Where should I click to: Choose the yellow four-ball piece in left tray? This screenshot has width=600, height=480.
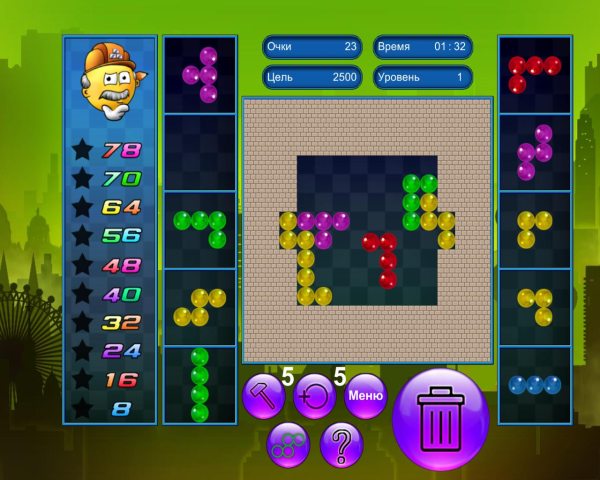point(200,307)
